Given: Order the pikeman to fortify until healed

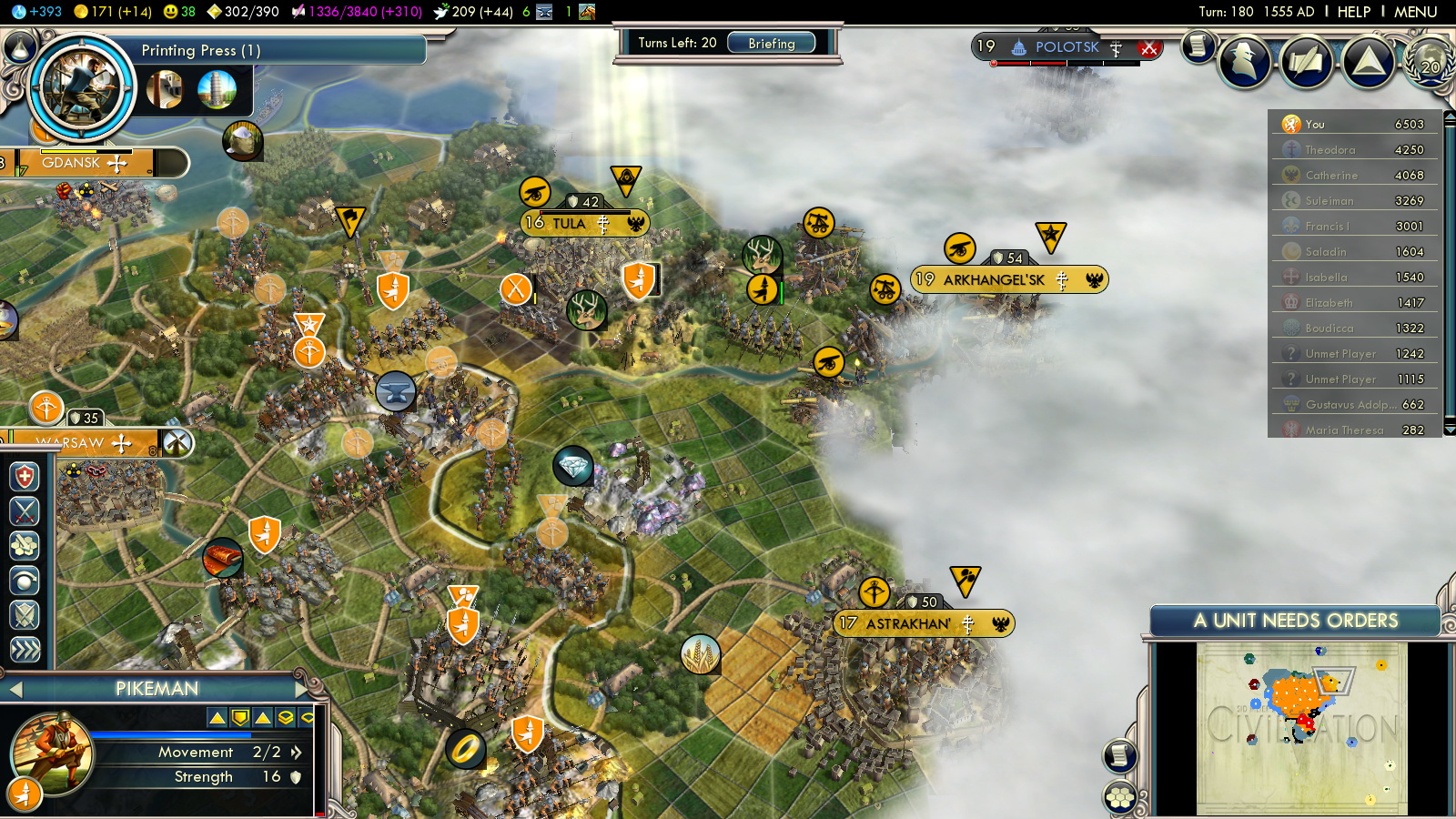Looking at the screenshot, I should [x=25, y=477].
